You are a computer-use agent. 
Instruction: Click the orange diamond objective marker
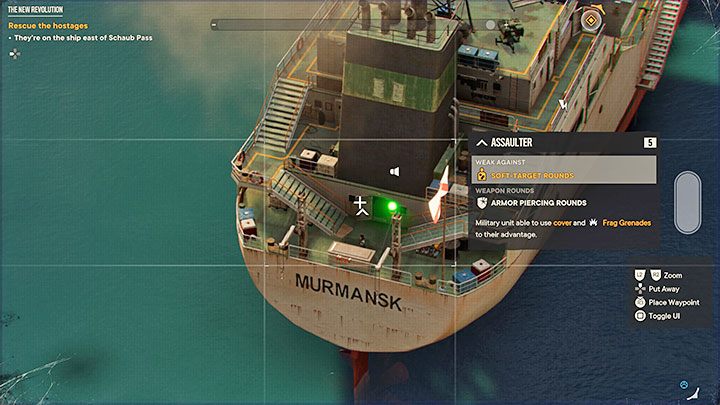tap(593, 21)
